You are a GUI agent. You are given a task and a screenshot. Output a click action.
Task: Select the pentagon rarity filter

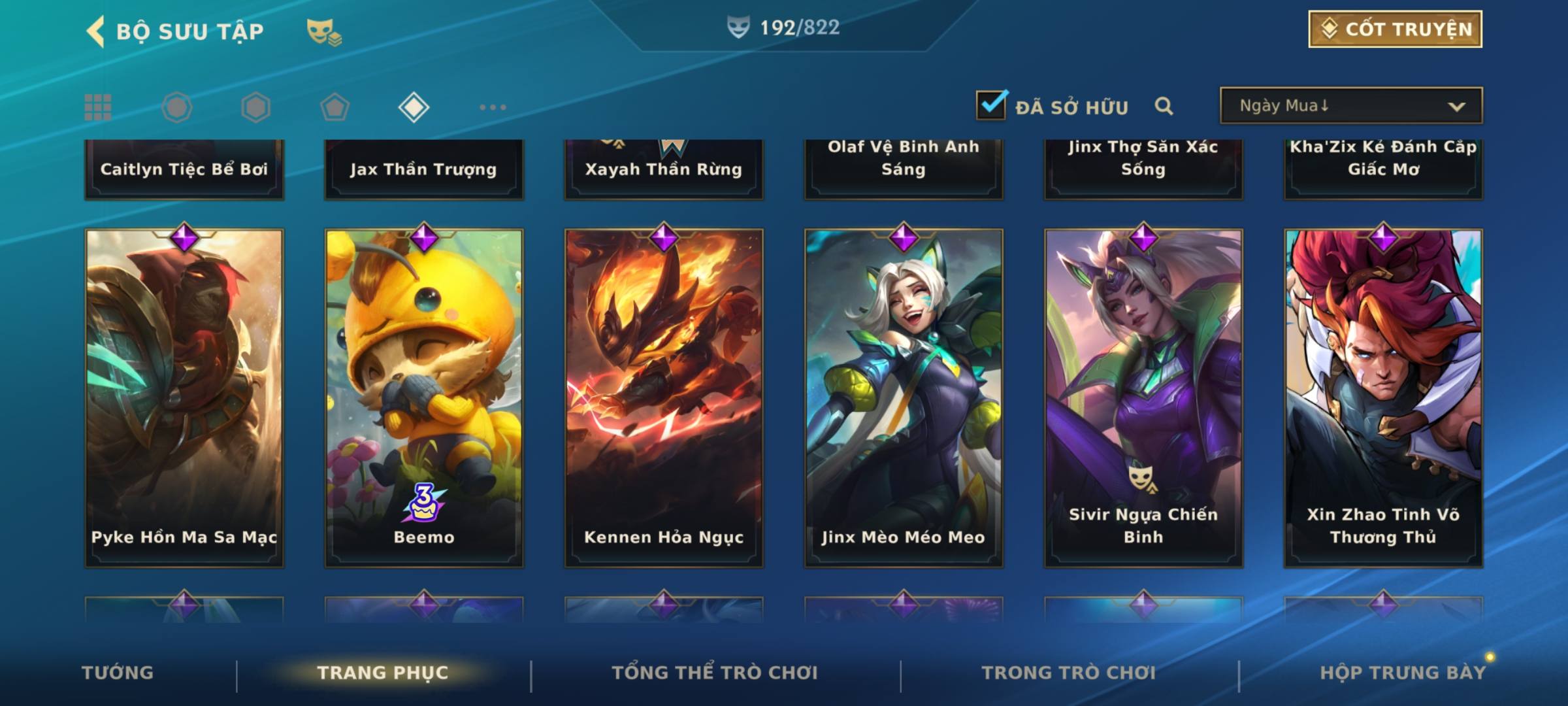point(335,107)
